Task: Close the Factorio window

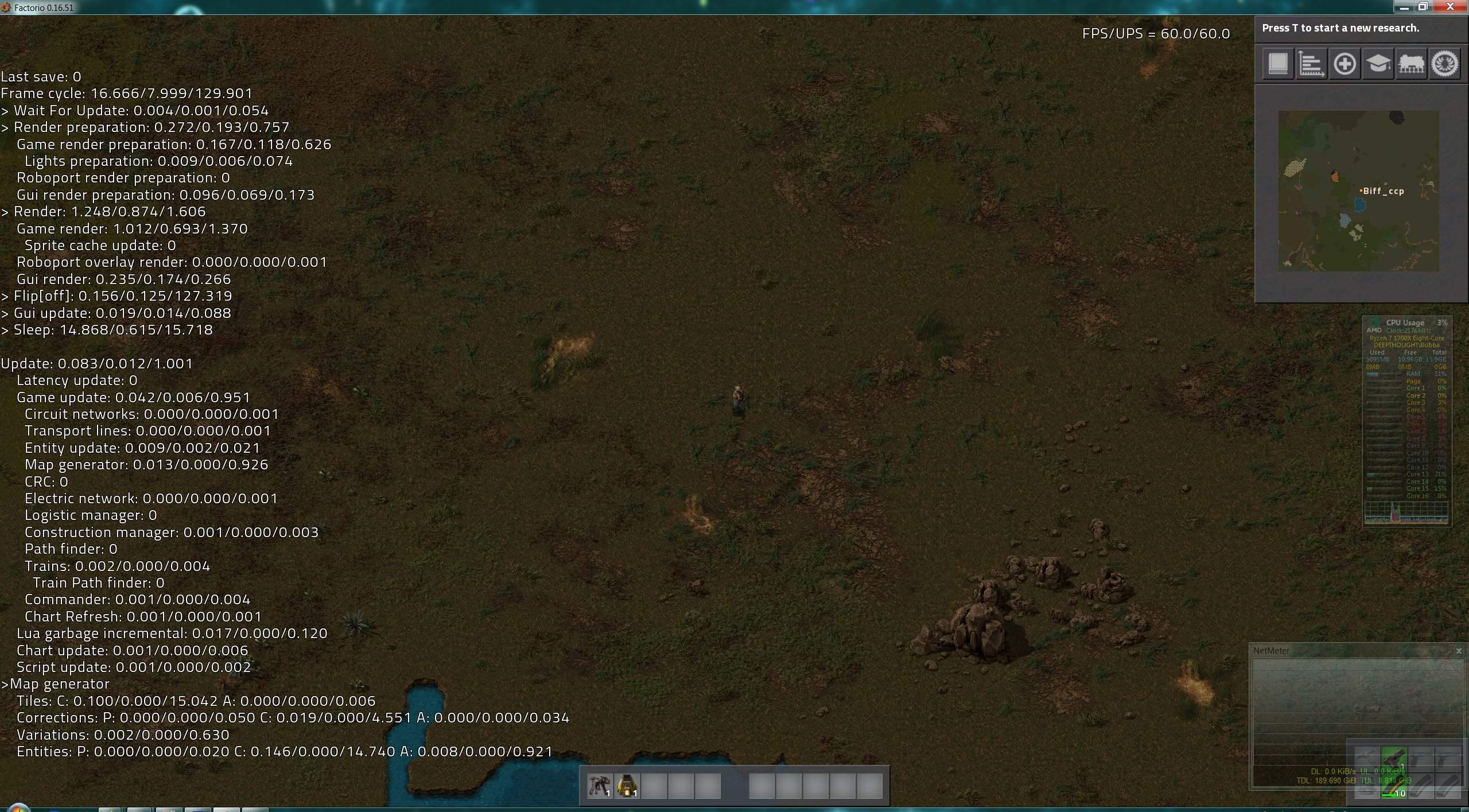Action: pos(1450,7)
